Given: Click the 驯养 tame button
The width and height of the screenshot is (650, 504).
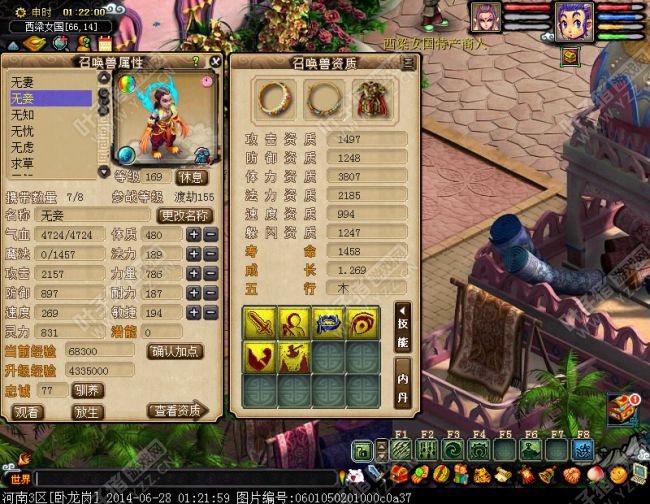Looking at the screenshot, I should click(x=87, y=390).
